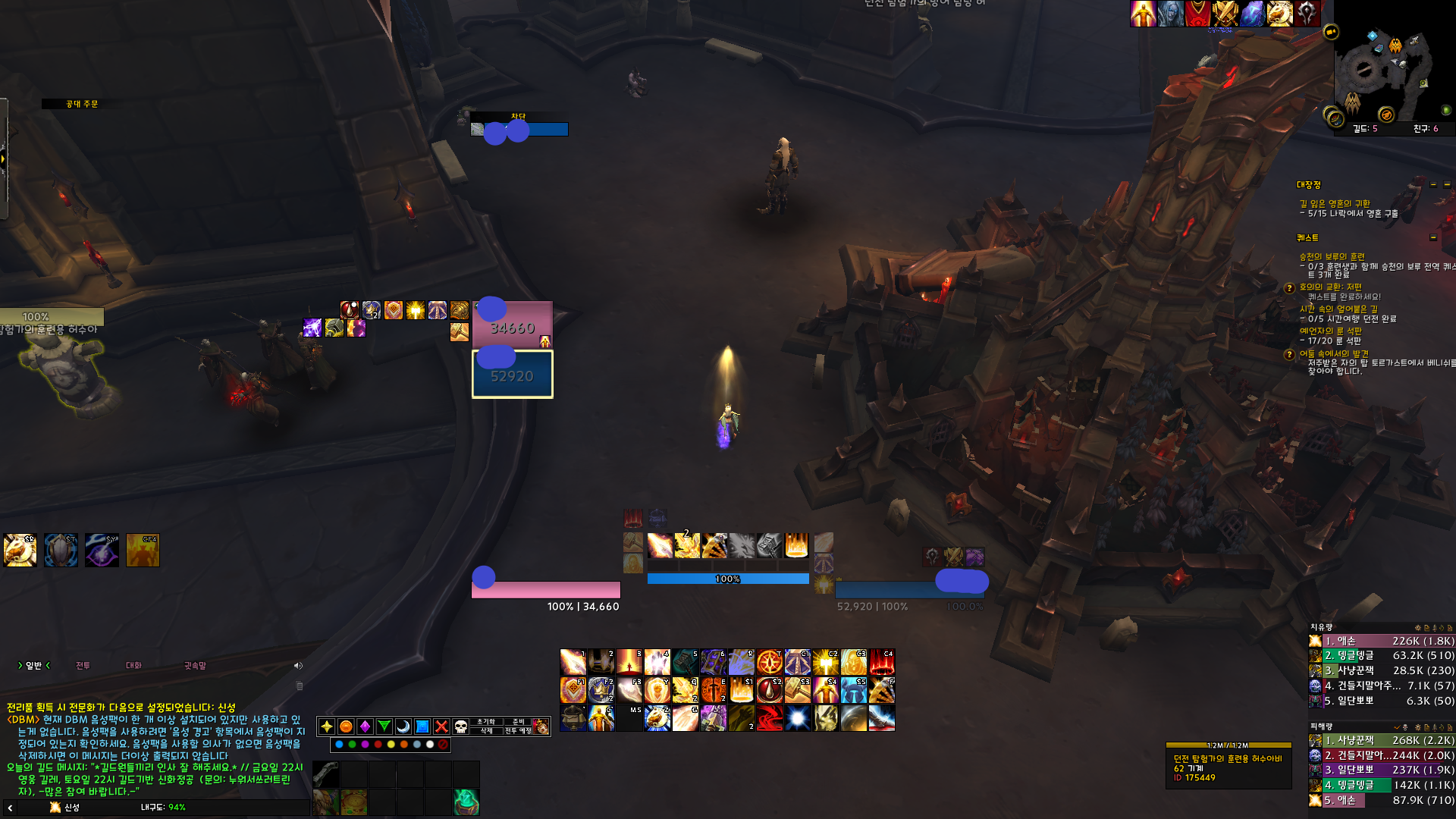Viewport: 1456px width, 819px height.
Task: Activate the red blood drop ability on S2
Action: point(769,690)
